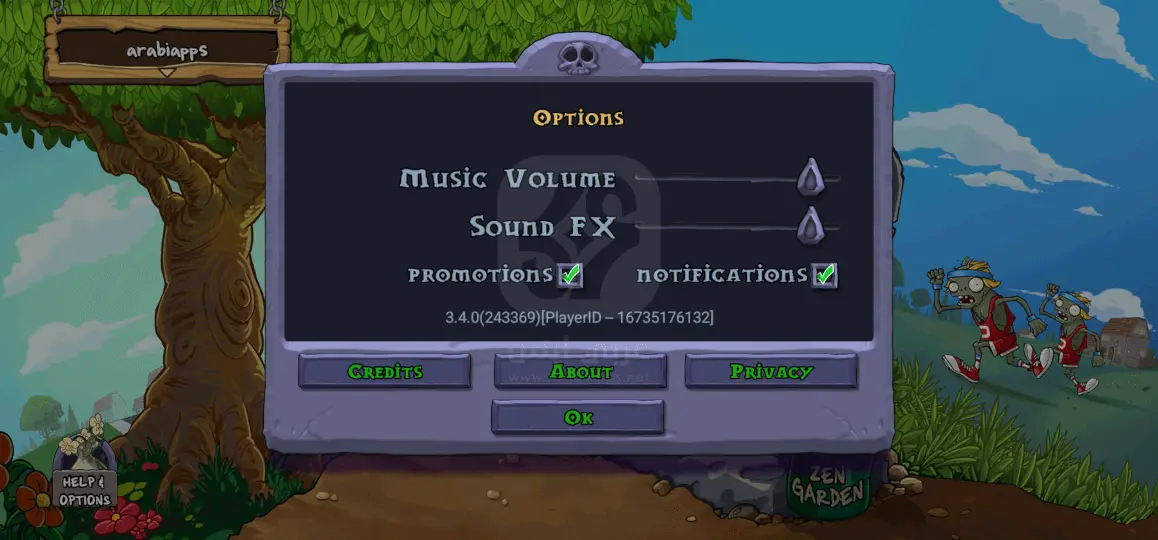
Task: Confirm options with the Ok button
Action: pyautogui.click(x=578, y=417)
